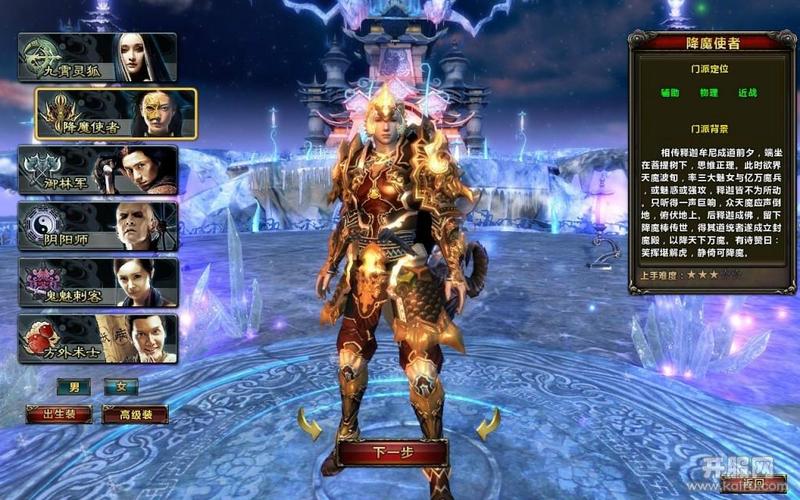
Task: Click the 返回 back button
Action: click(x=752, y=485)
